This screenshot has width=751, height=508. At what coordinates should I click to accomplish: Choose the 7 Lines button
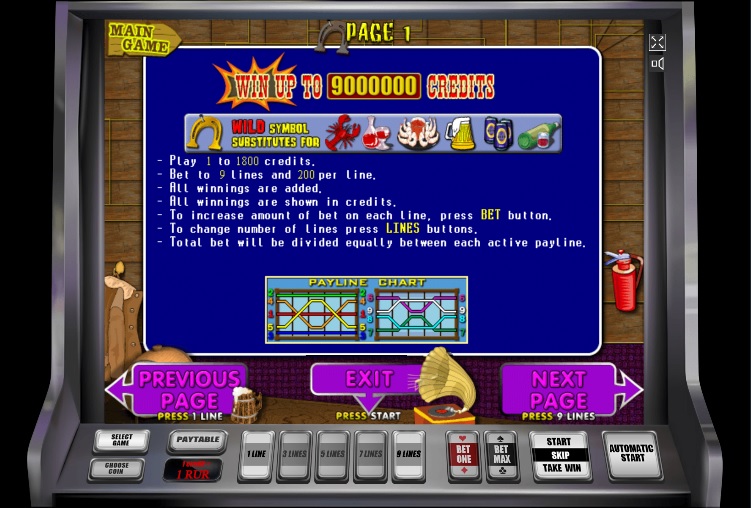point(371,455)
